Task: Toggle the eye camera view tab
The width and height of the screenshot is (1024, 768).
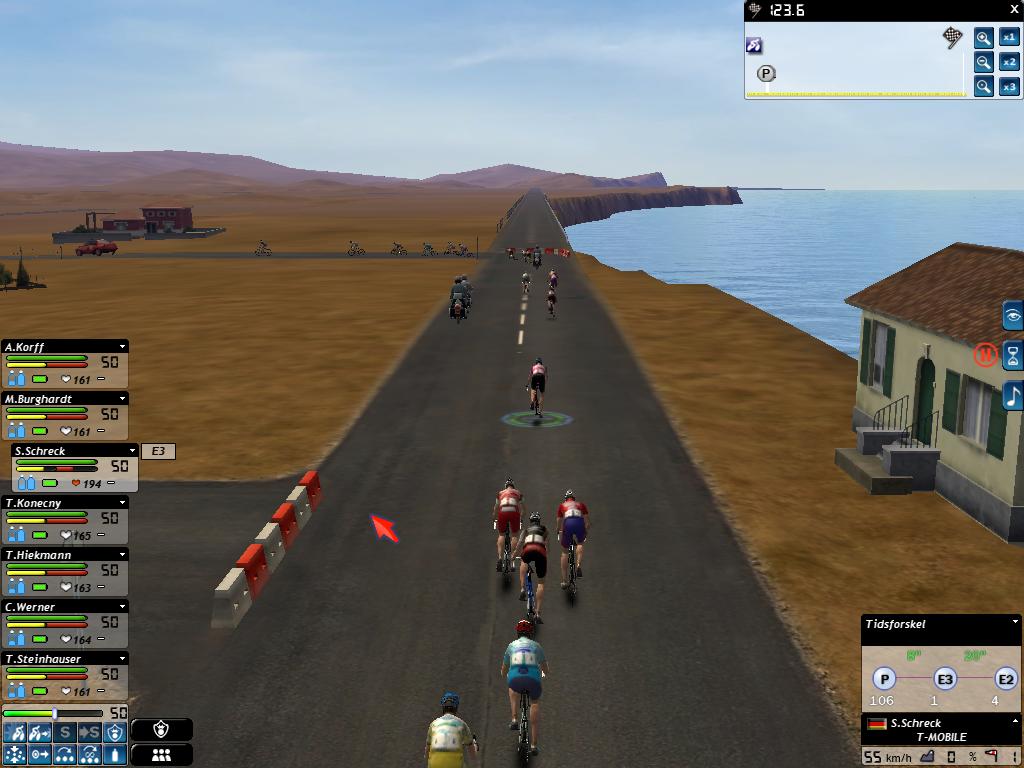Action: coord(1012,317)
